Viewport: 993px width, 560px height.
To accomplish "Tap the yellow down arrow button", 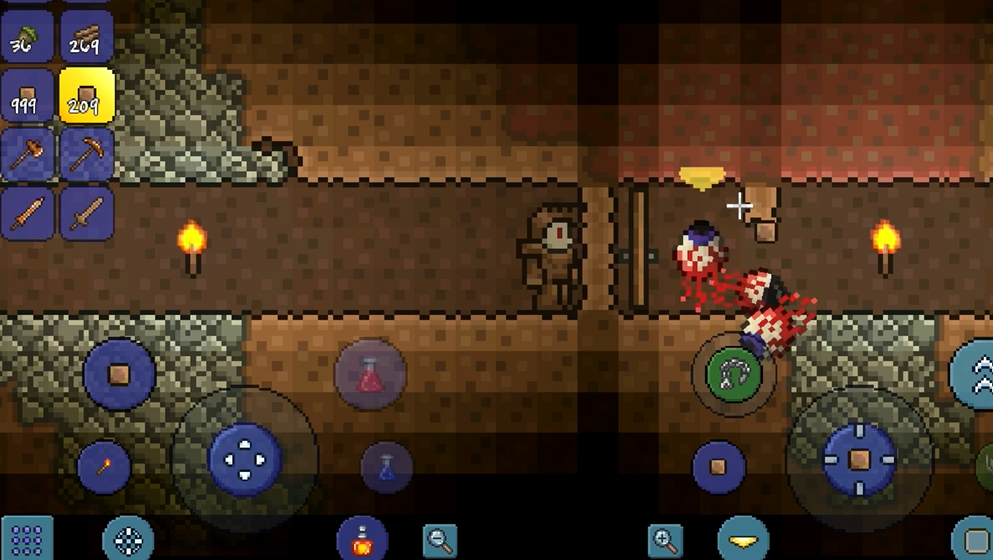I will point(743,539).
